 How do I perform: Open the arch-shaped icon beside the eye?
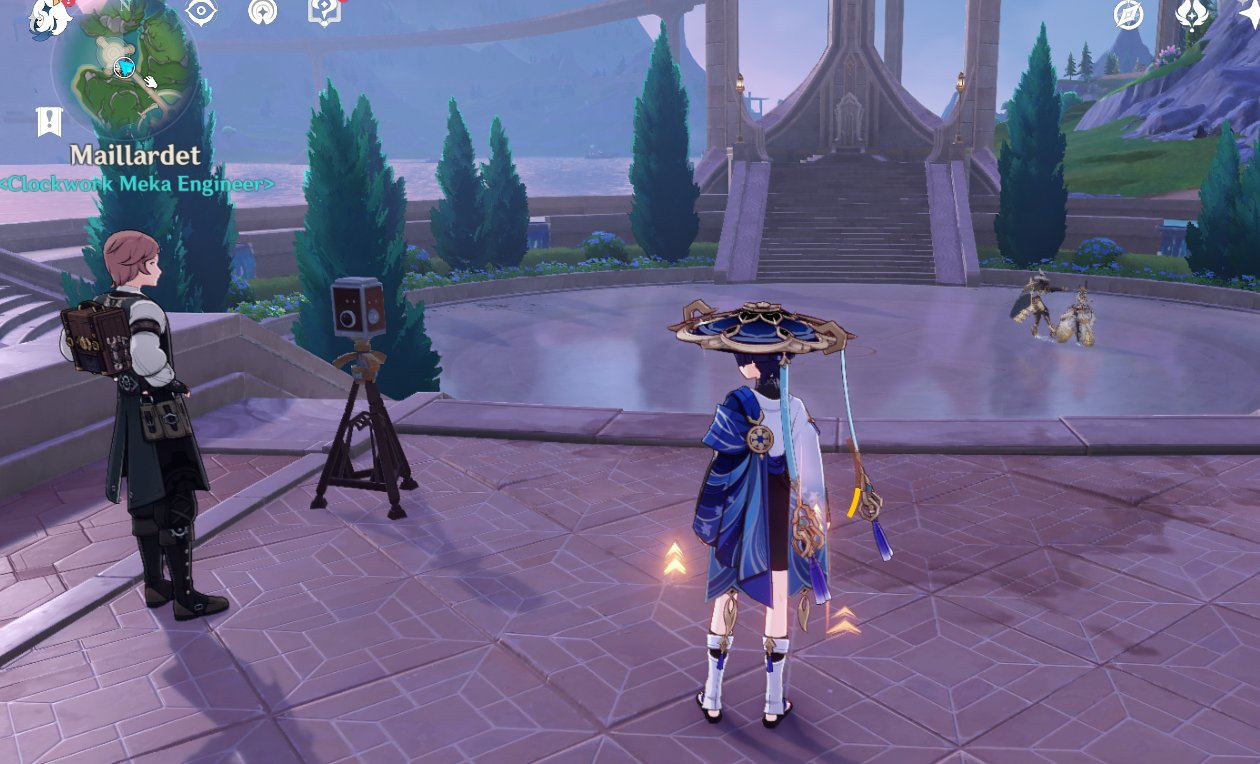pyautogui.click(x=262, y=12)
